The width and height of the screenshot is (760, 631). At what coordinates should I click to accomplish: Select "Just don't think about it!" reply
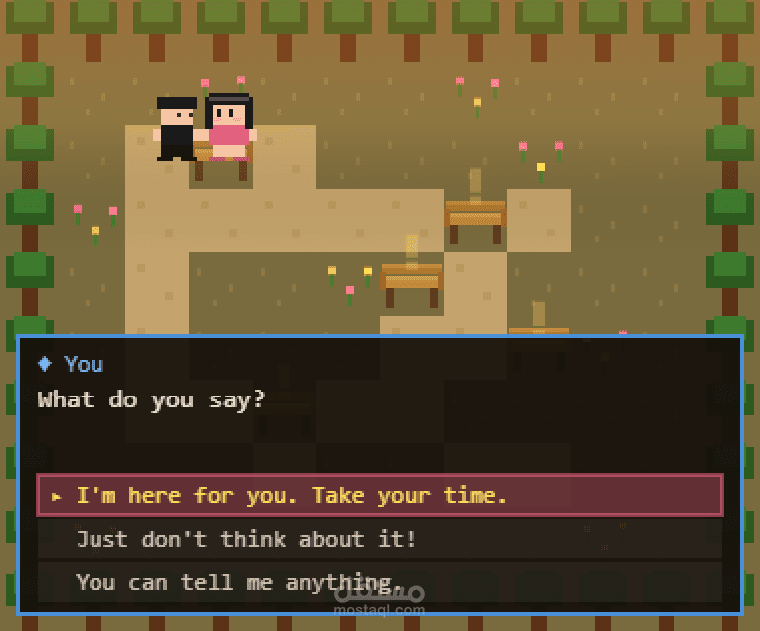(x=380, y=539)
